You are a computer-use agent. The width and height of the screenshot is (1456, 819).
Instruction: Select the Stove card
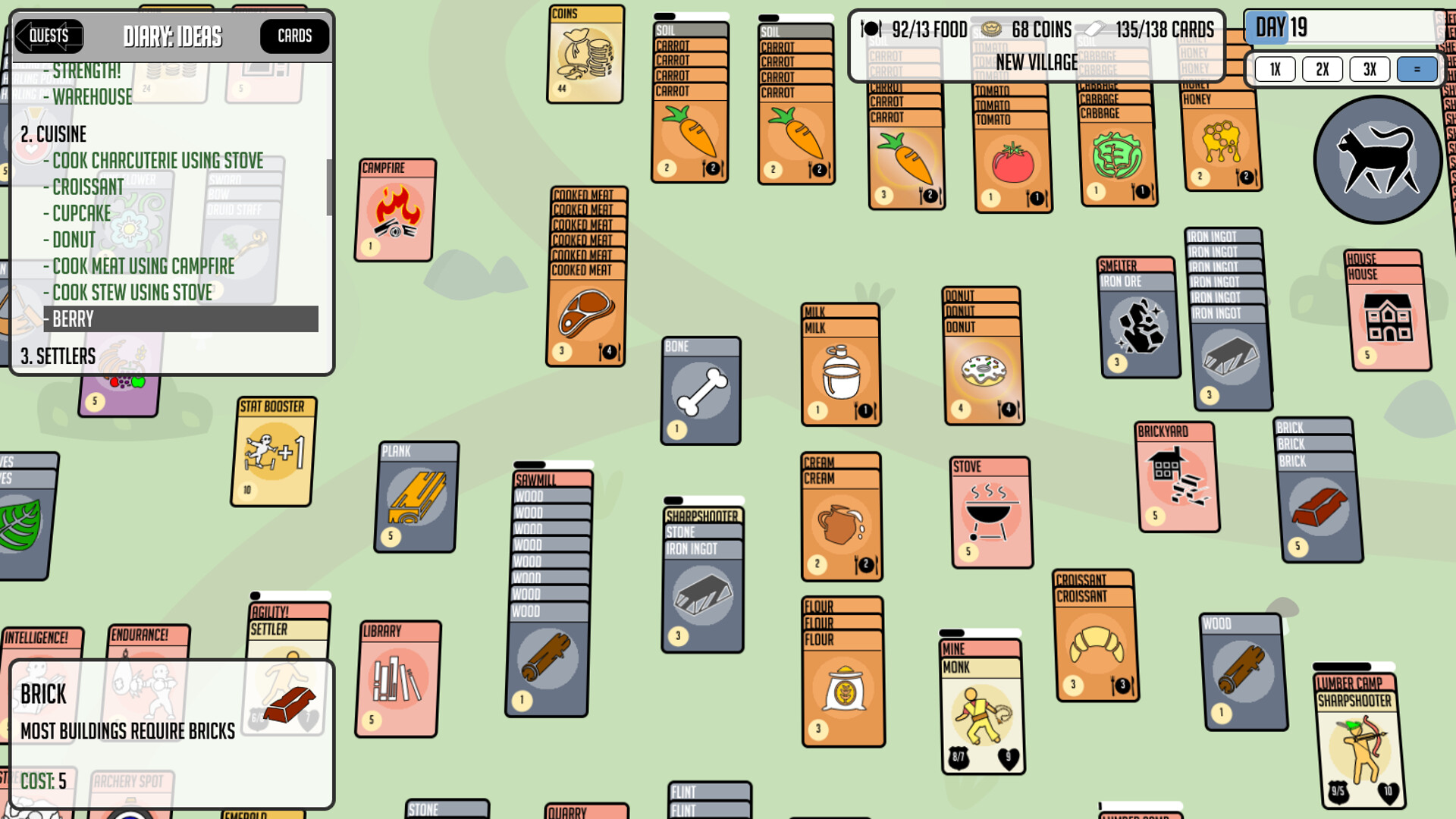[x=990, y=512]
